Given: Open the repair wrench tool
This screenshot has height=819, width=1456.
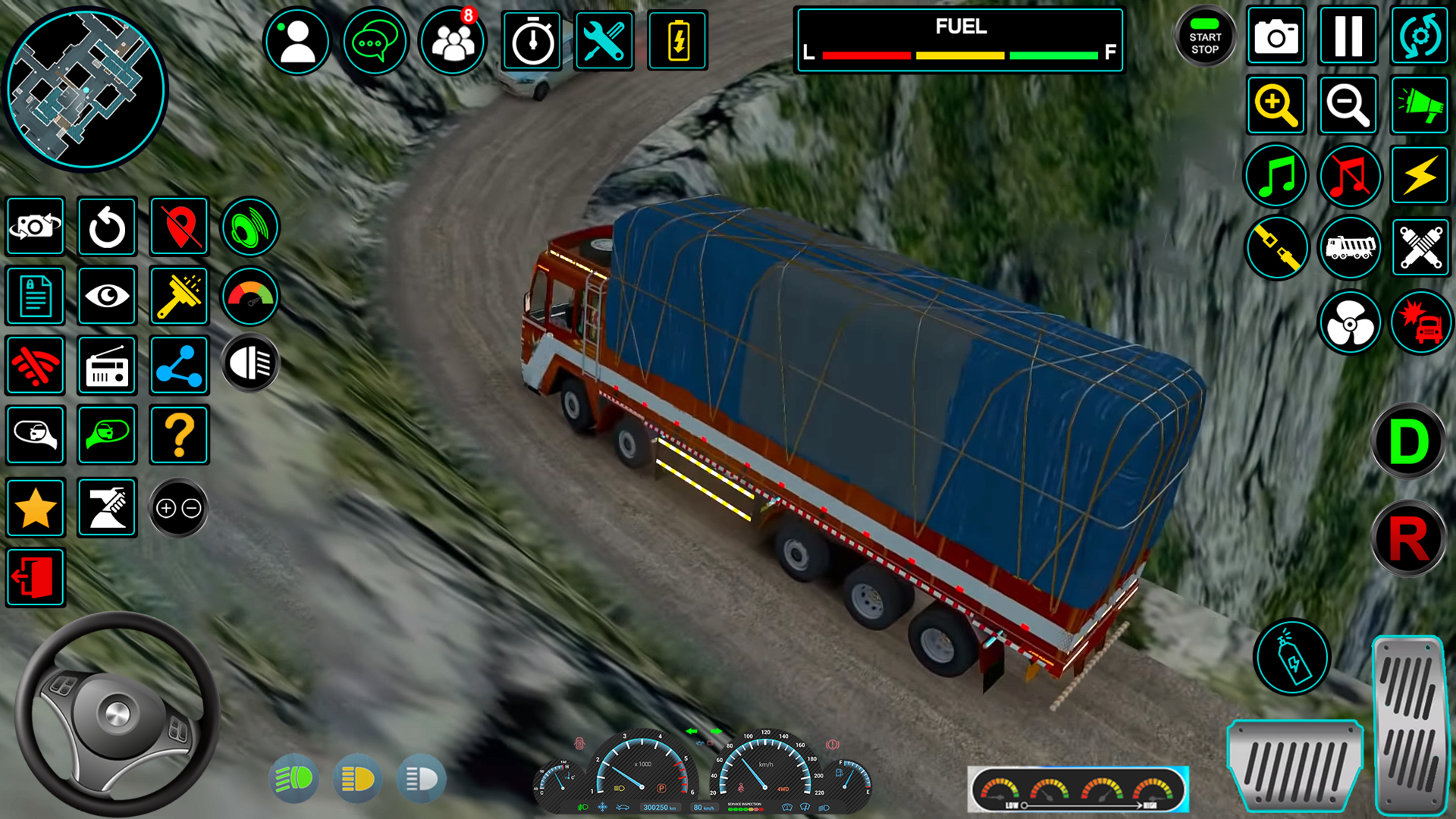Looking at the screenshot, I should click(x=604, y=41).
